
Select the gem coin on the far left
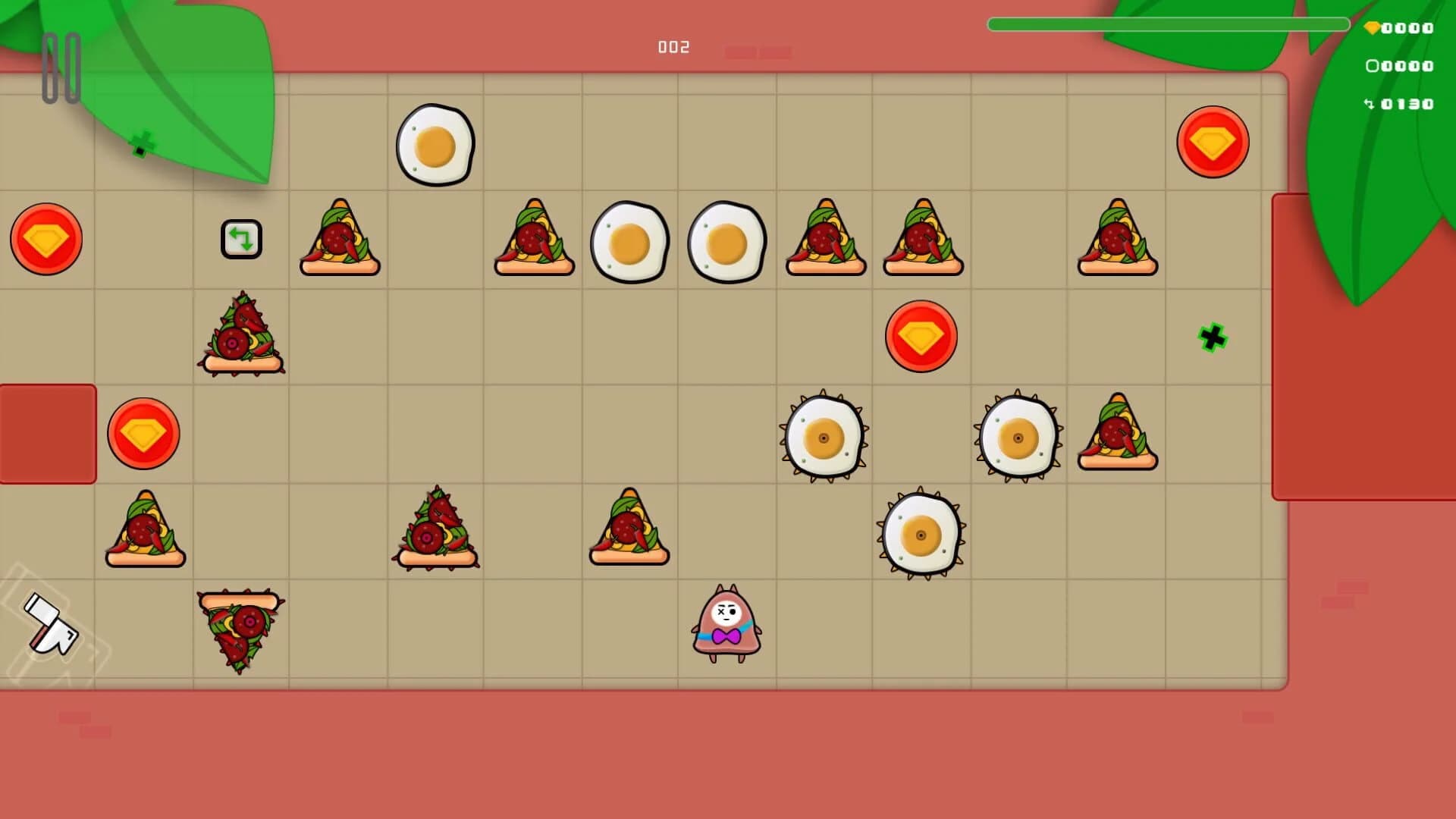click(47, 239)
